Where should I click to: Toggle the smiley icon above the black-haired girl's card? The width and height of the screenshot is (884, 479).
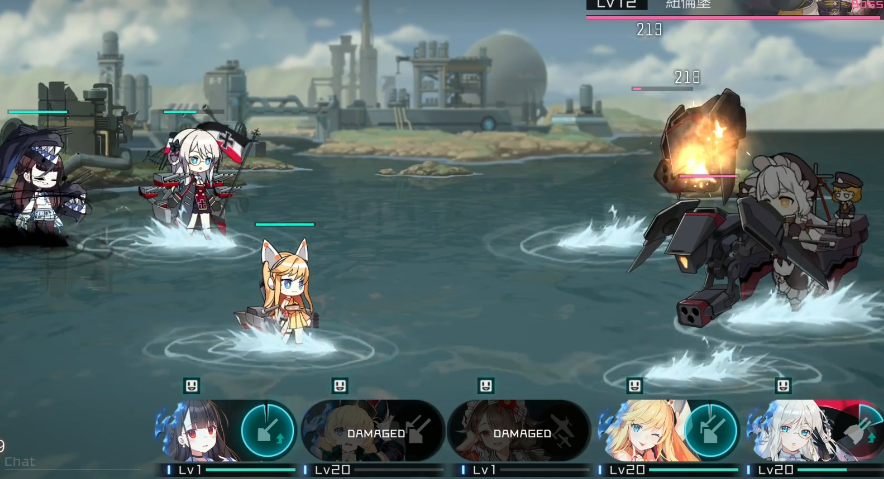click(192, 386)
